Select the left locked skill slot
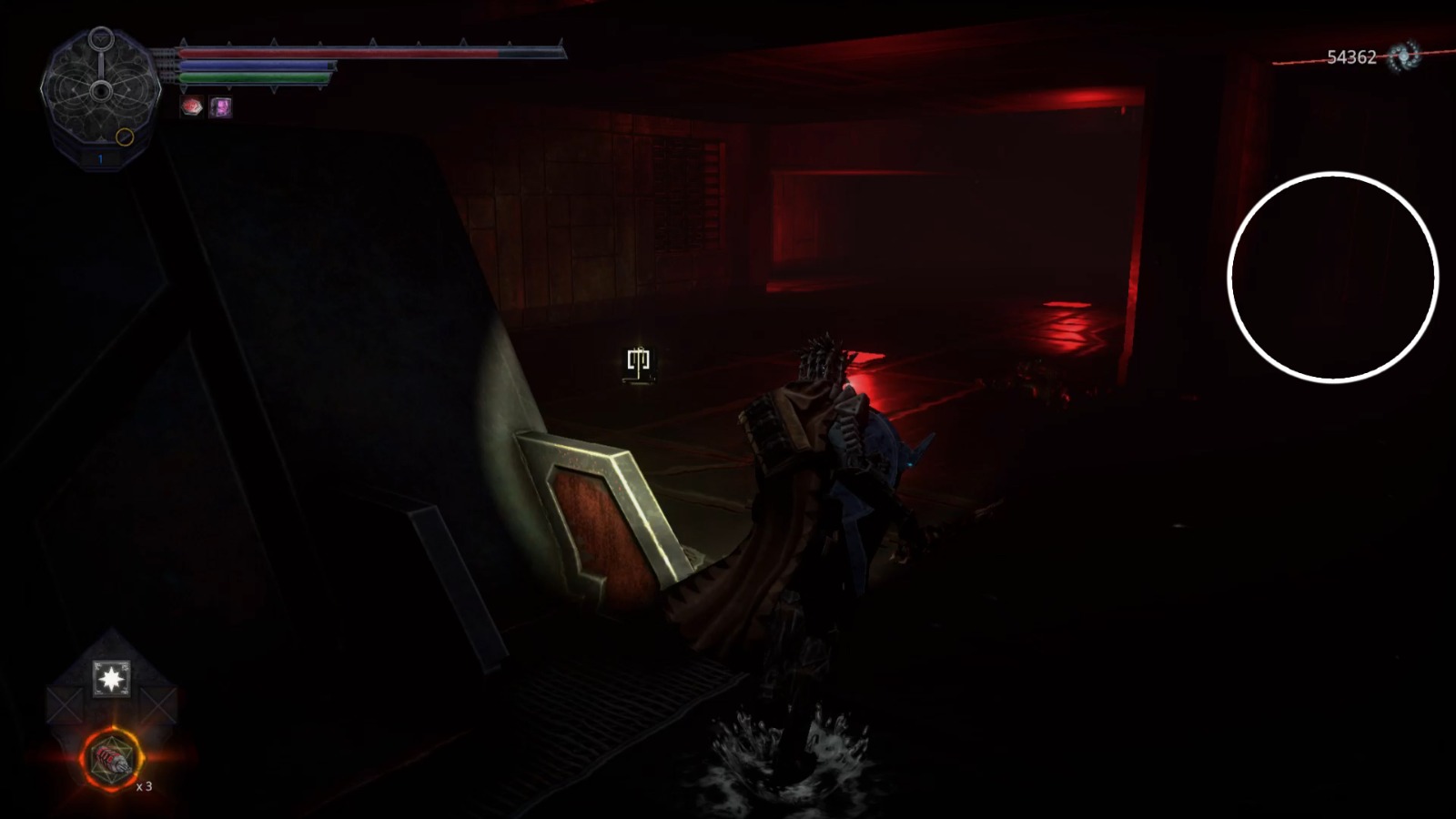1456x819 pixels. tap(64, 704)
